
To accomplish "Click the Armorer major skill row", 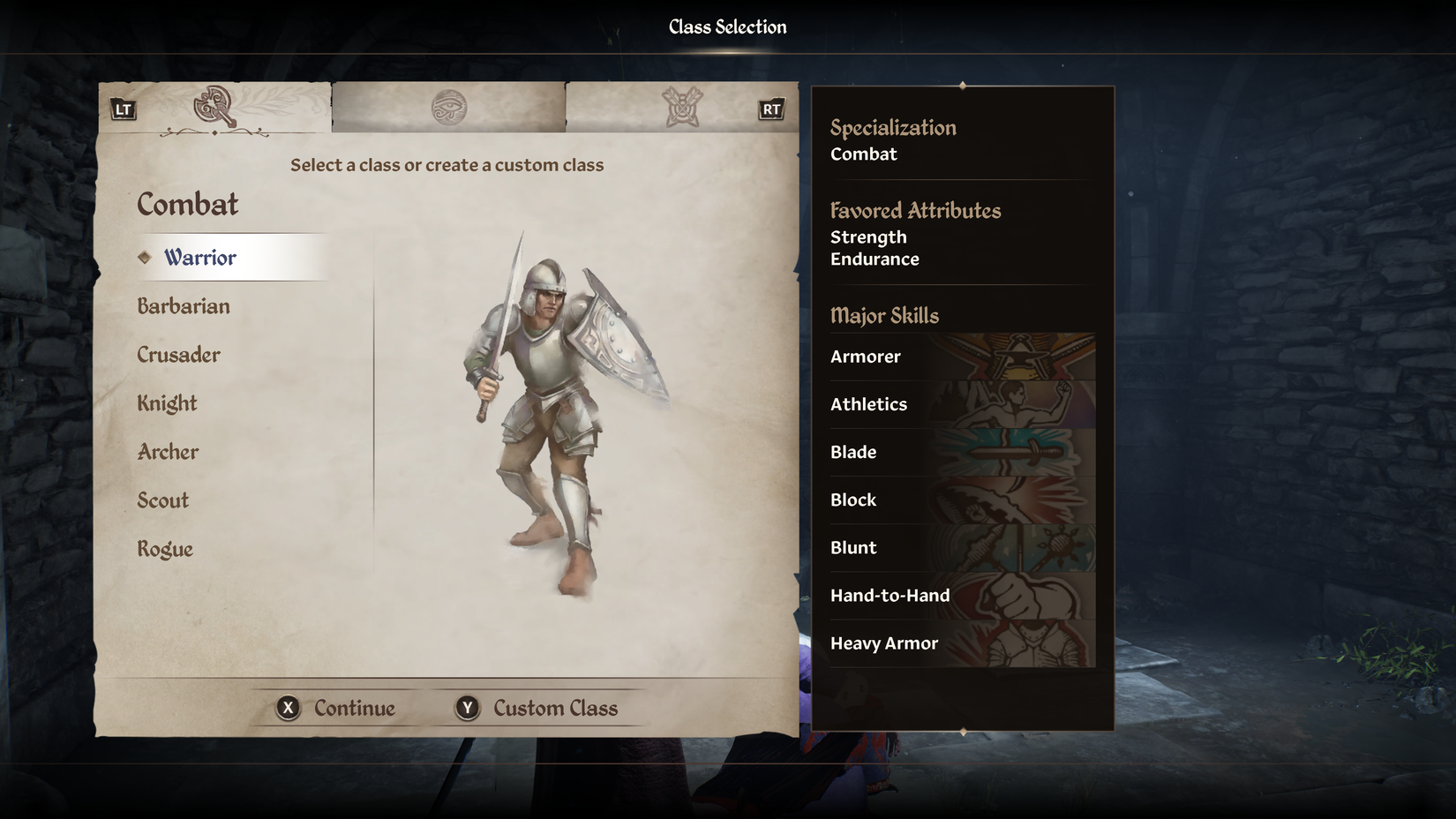I will point(962,357).
